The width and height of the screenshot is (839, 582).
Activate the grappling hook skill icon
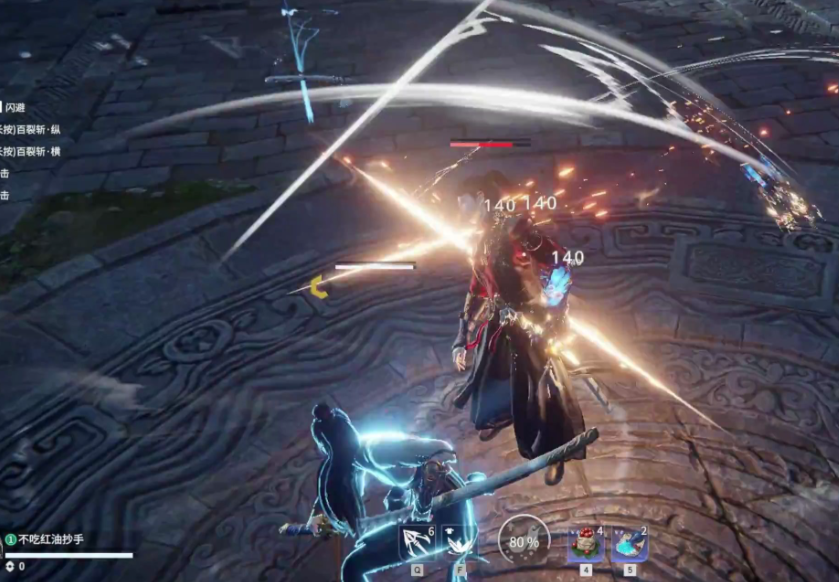(416, 543)
